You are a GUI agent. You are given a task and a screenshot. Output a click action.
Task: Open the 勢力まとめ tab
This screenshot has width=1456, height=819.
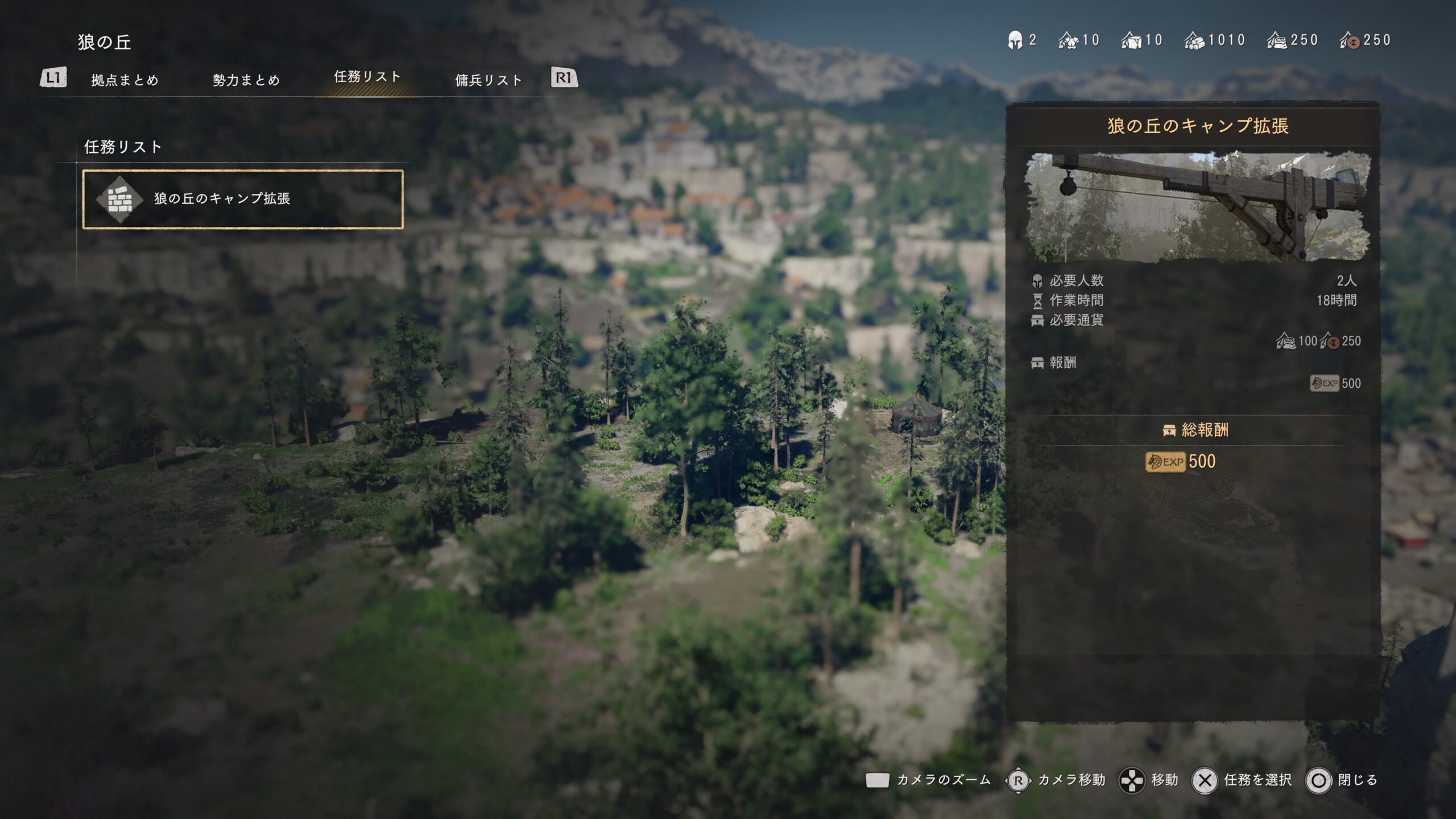pyautogui.click(x=246, y=80)
